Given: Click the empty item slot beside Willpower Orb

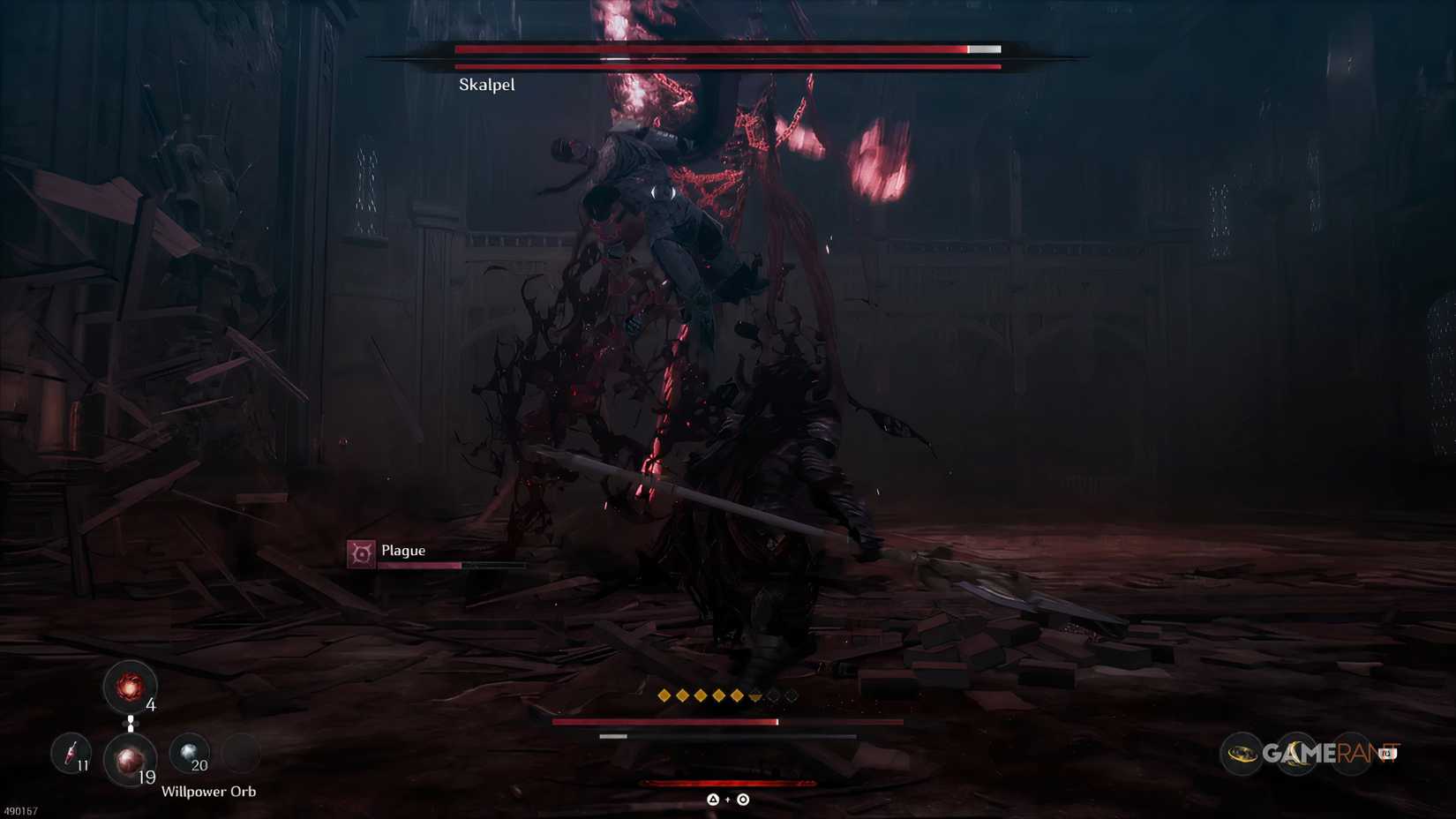Looking at the screenshot, I should coord(242,753).
